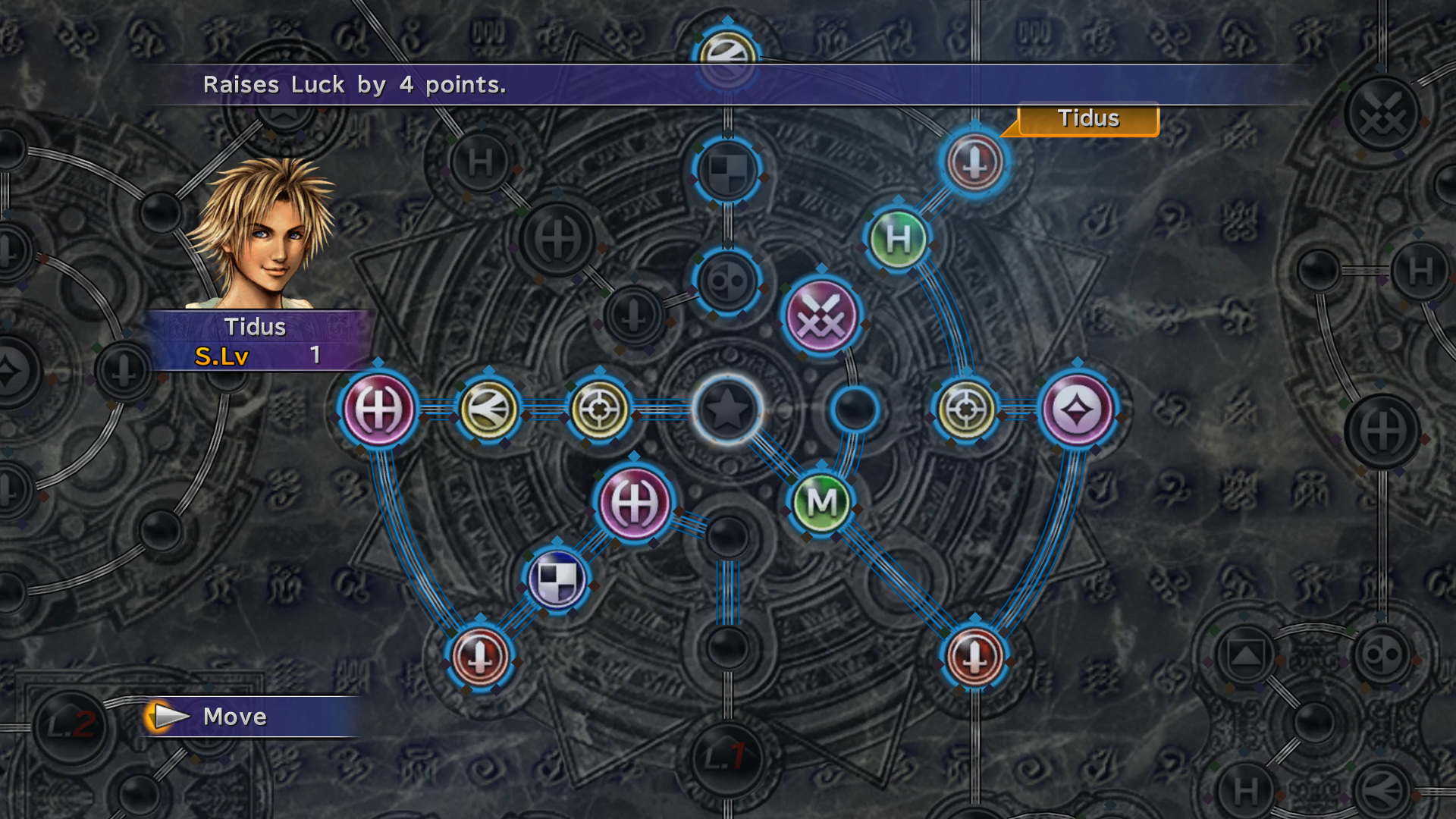Pick the yellow arrow sphere node
Screen dimensions: 1456x819
point(489,409)
